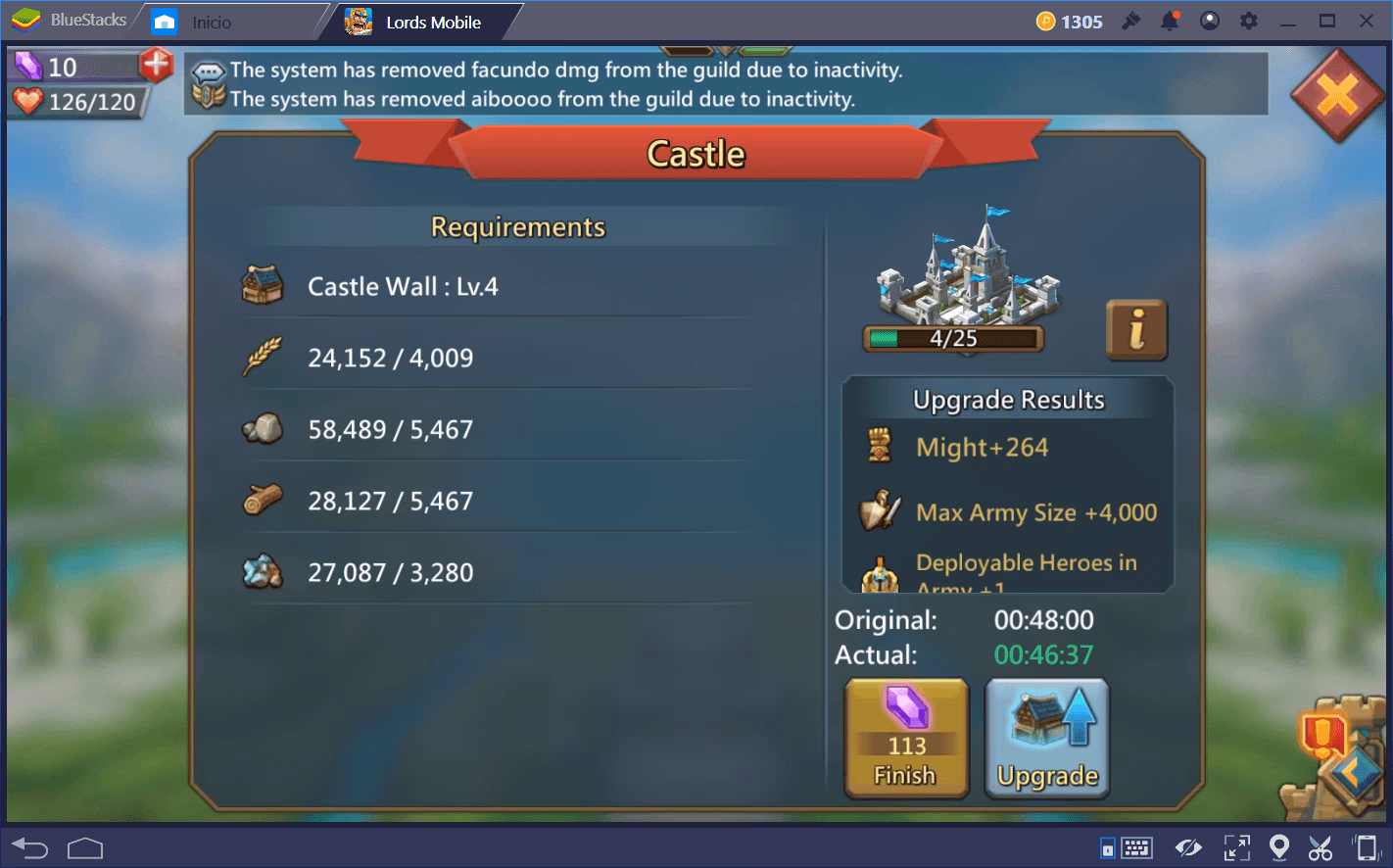Image resolution: width=1393 pixels, height=868 pixels.
Task: Toggle the eye visibility icon in the taskbar
Action: click(x=1189, y=846)
